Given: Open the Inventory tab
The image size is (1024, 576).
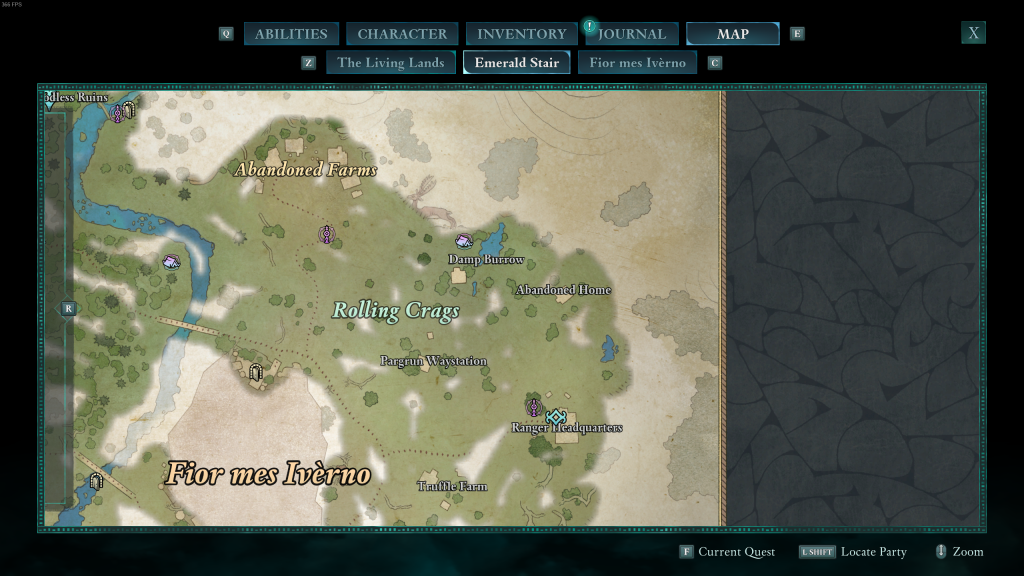Looking at the screenshot, I should [x=521, y=34].
